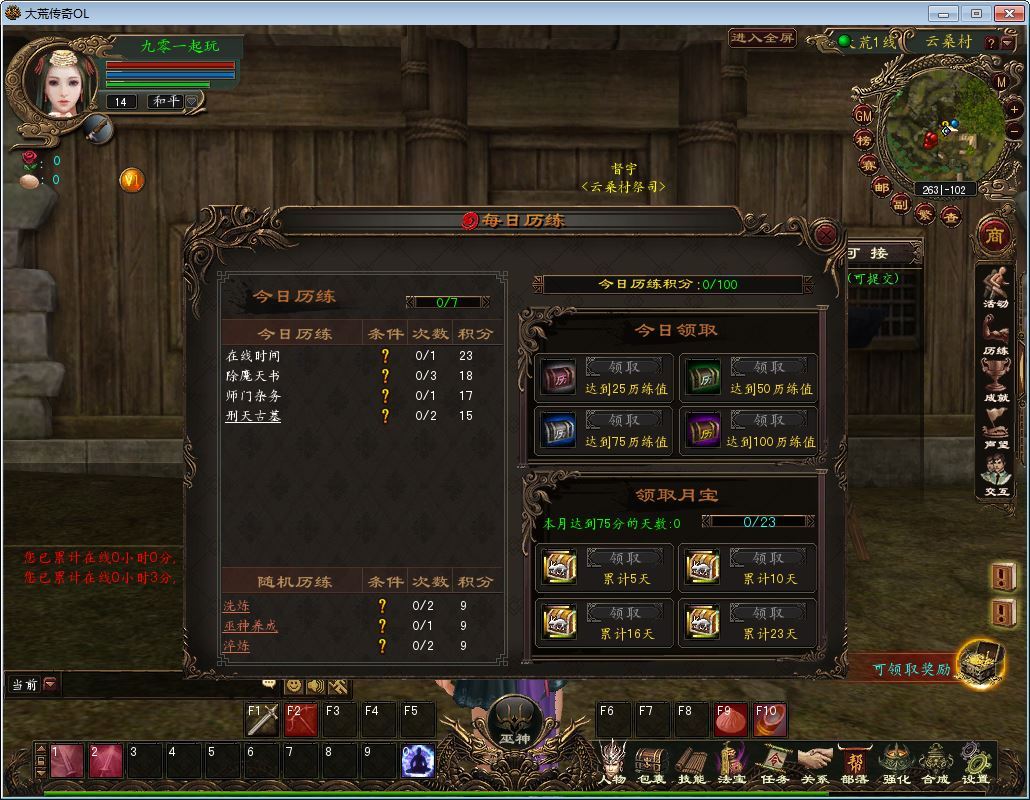Open the 人物 character panel
1030x800 pixels.
(x=612, y=763)
